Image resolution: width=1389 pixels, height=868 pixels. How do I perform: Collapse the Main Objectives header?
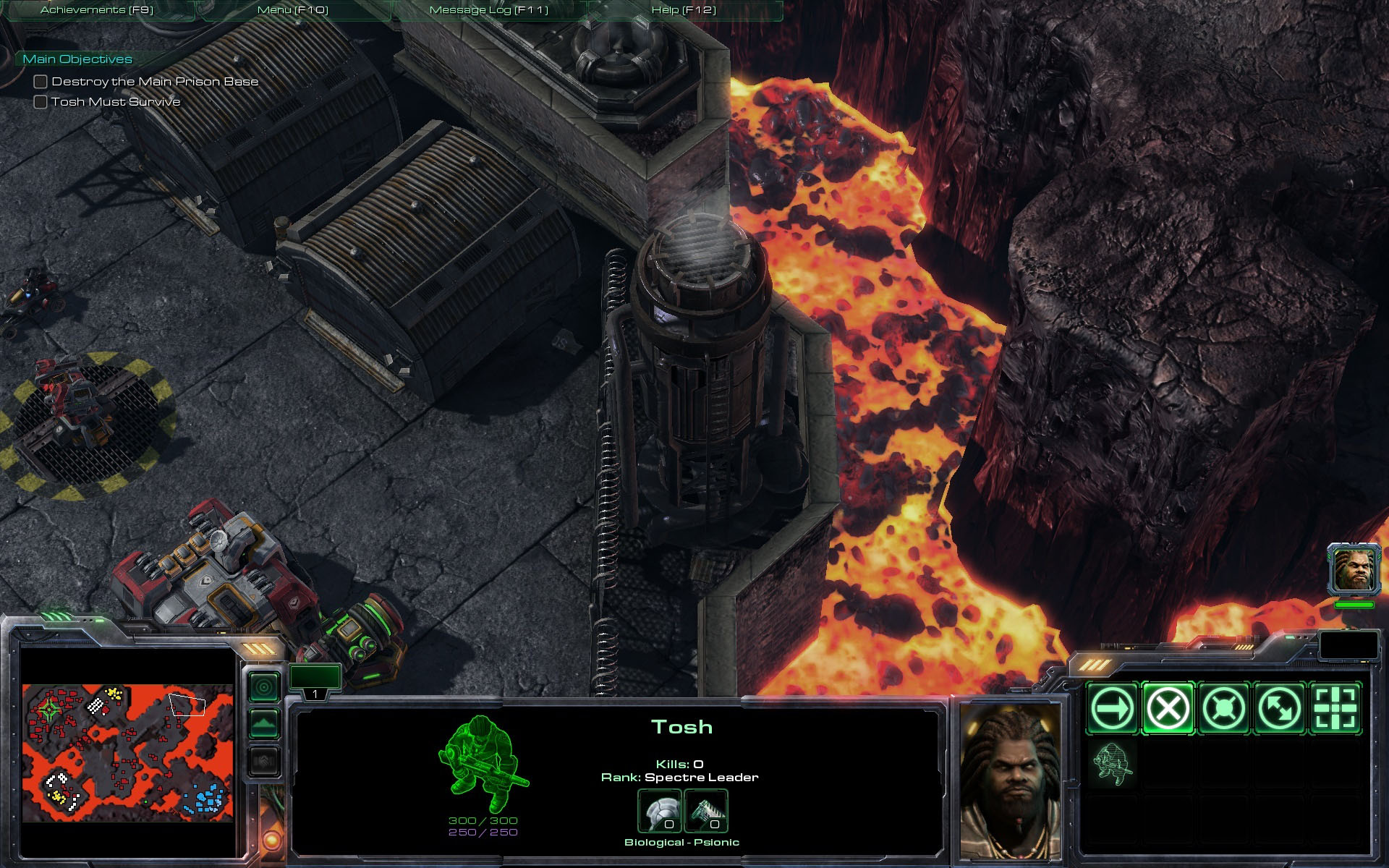[77, 59]
